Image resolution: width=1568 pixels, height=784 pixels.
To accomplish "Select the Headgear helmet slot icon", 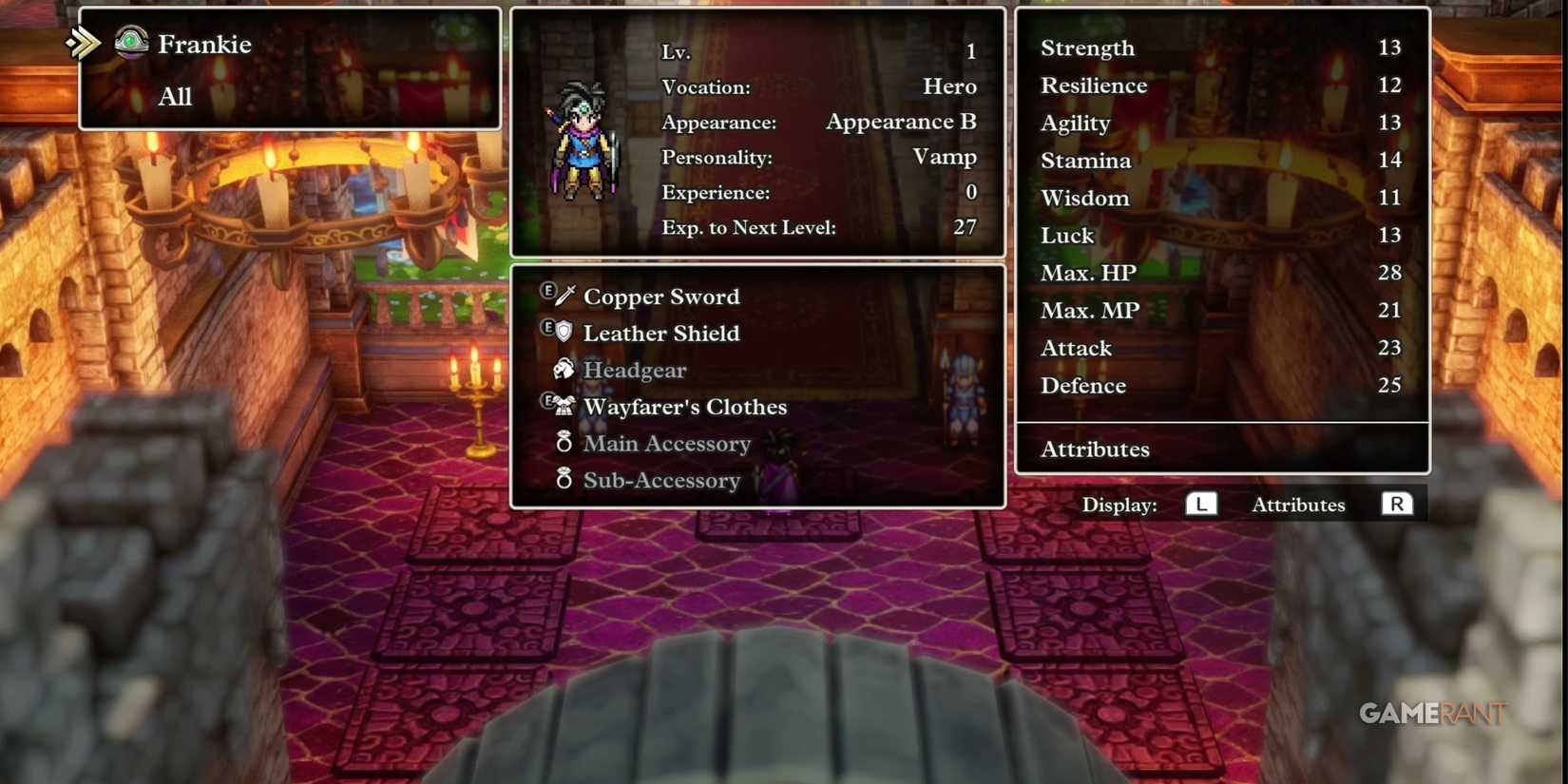I will pos(564,369).
